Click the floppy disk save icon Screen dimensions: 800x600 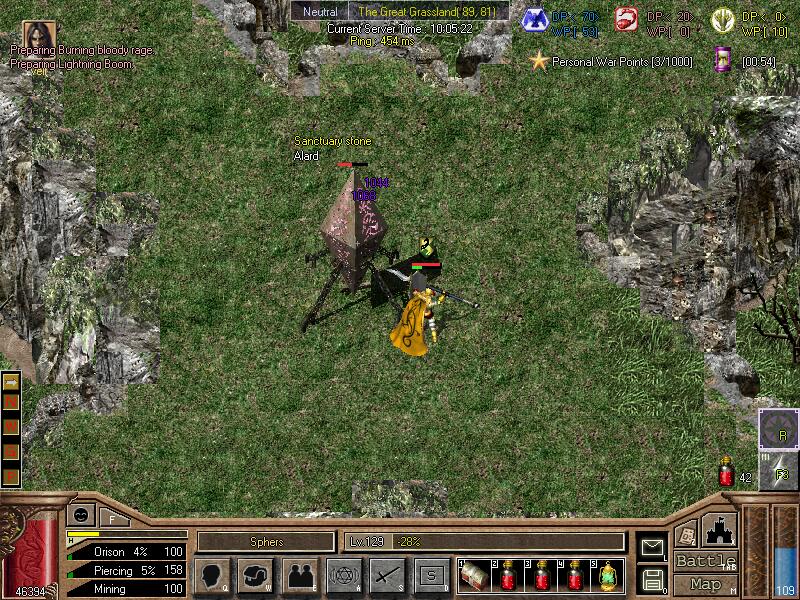(652, 578)
